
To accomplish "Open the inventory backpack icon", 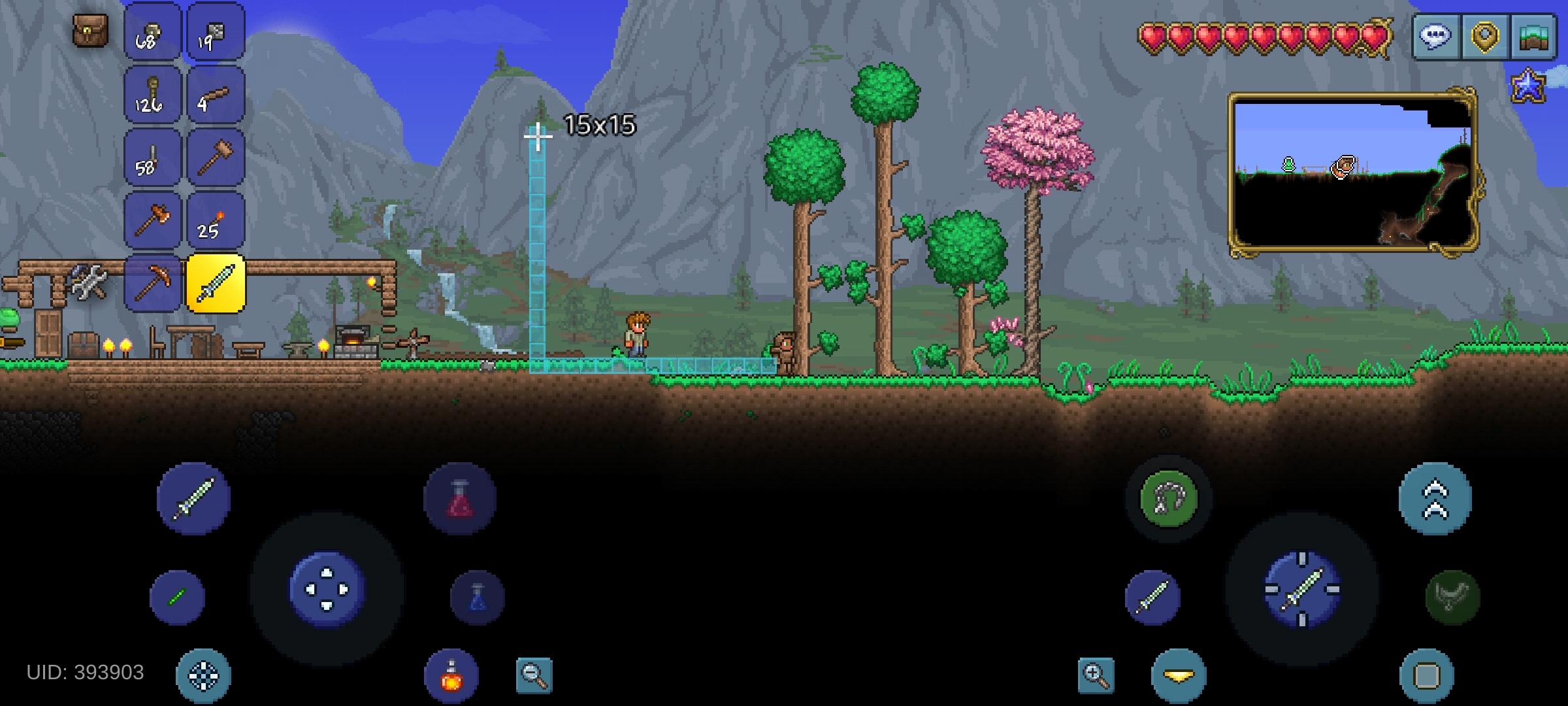I will click(x=91, y=29).
